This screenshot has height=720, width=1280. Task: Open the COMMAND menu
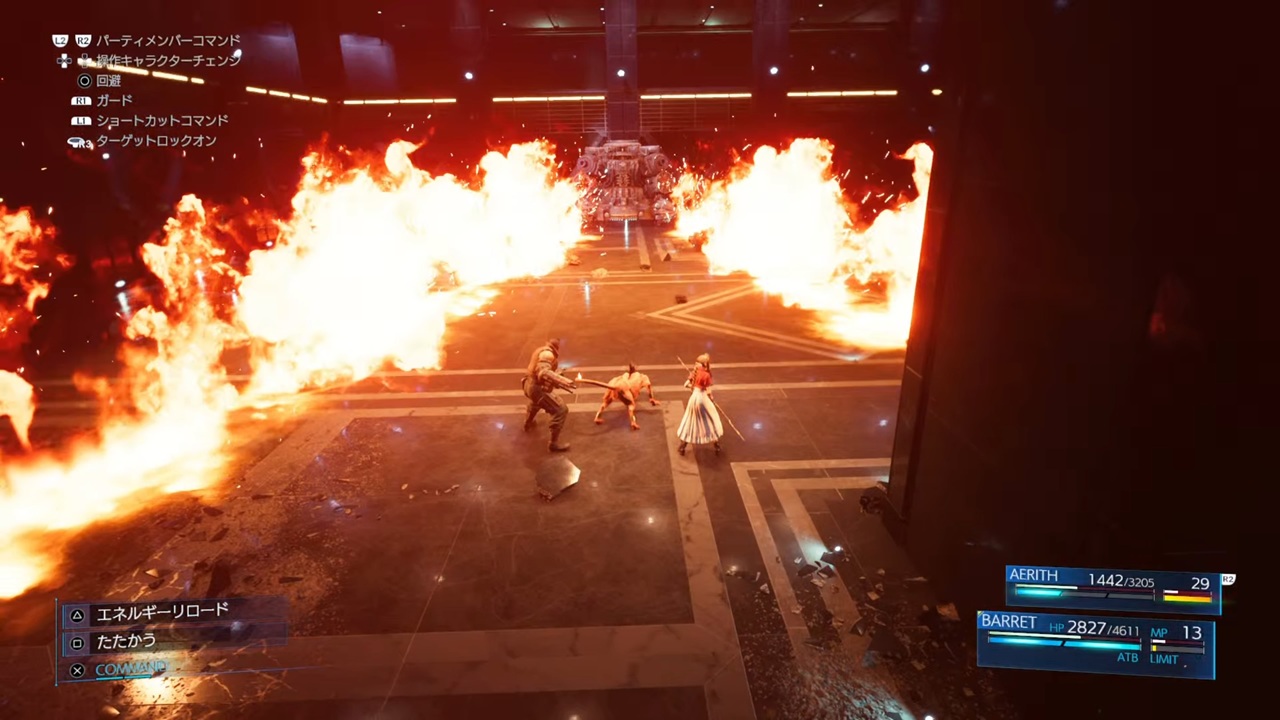coord(130,669)
